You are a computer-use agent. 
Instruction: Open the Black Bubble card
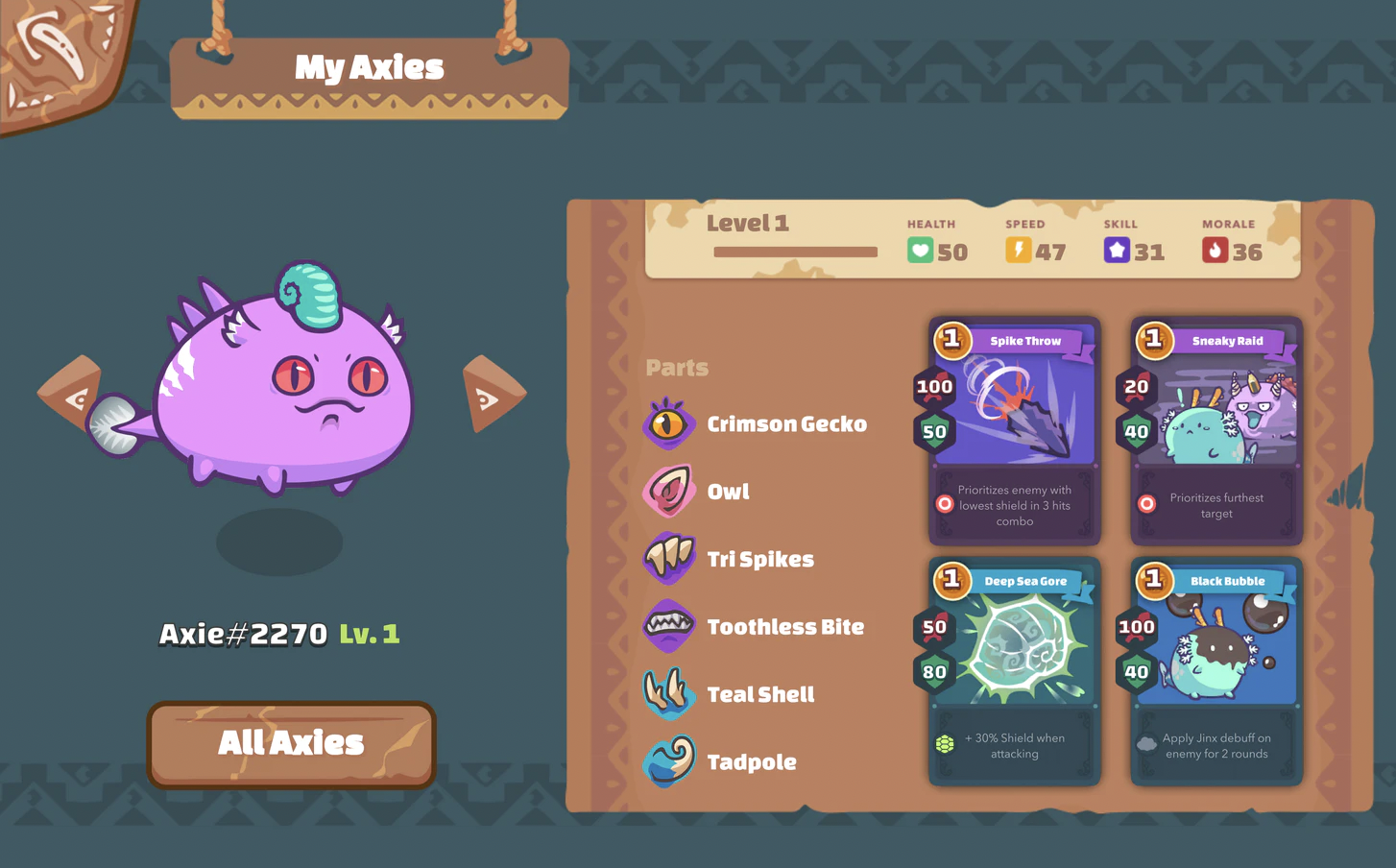pyautogui.click(x=1215, y=670)
